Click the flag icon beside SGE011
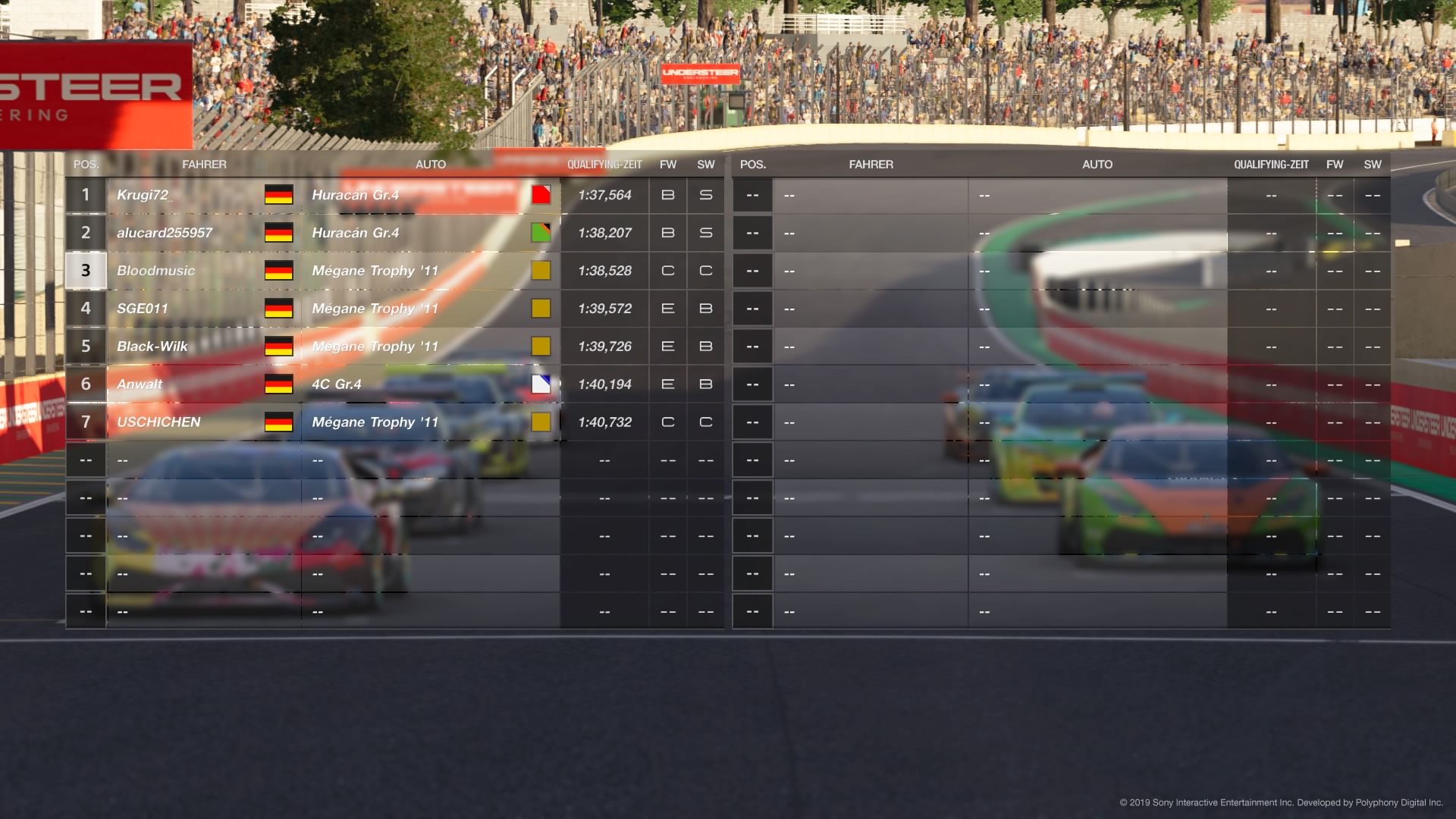 (280, 309)
